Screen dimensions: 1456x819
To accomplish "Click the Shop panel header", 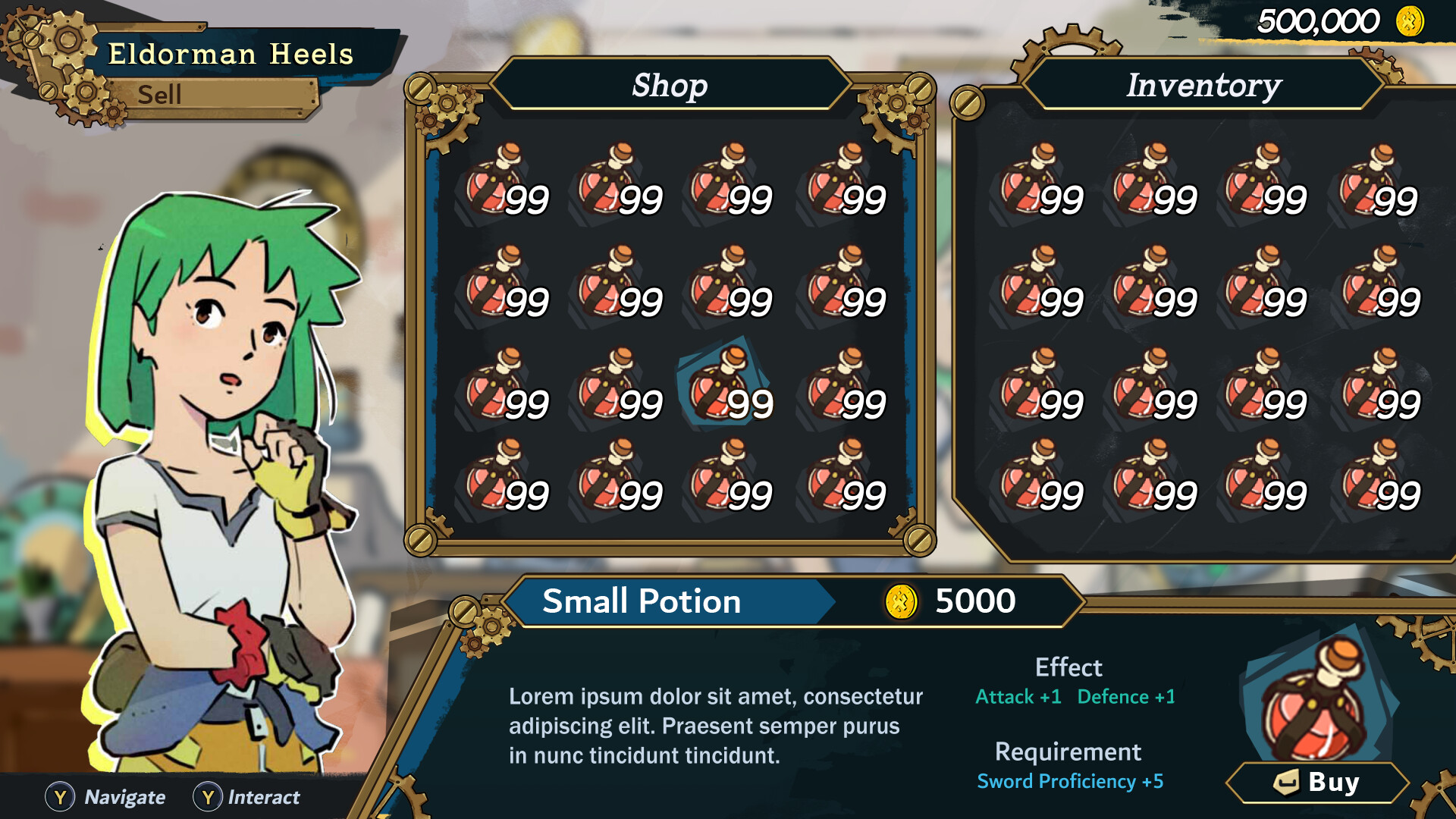I will pos(670,85).
